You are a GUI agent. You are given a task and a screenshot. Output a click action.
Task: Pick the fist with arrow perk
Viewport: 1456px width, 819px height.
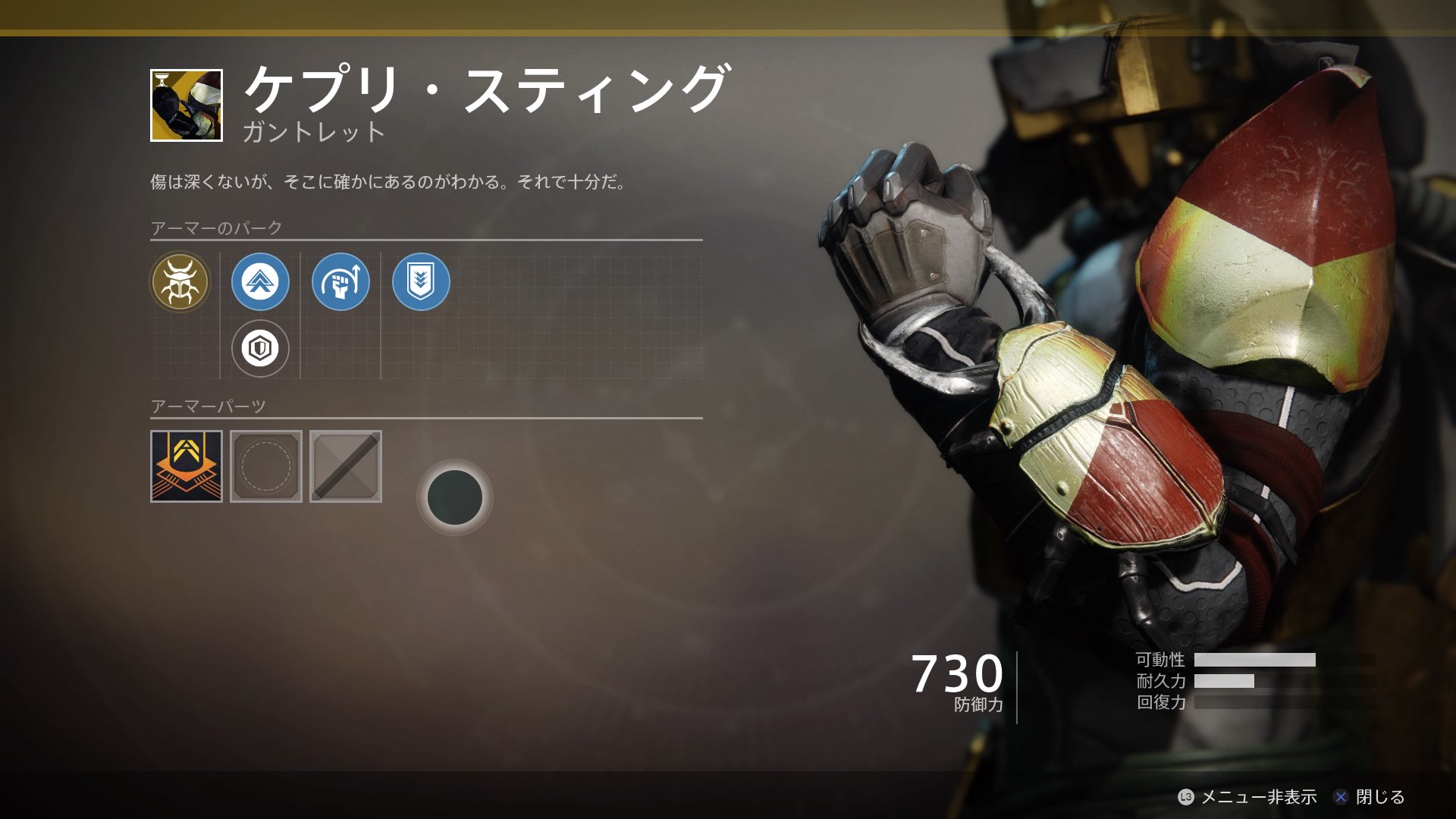[x=340, y=282]
